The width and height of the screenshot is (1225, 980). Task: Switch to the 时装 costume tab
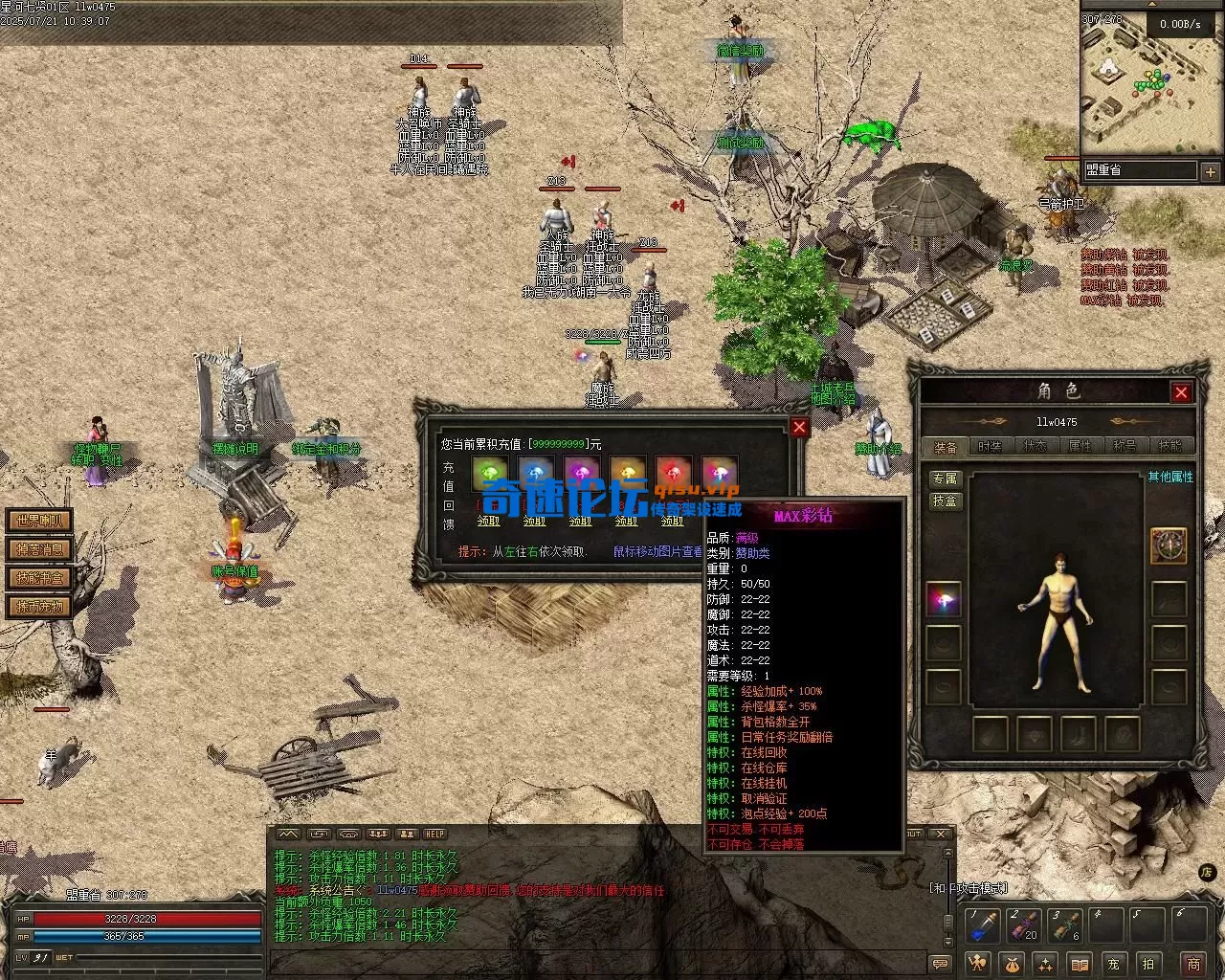click(990, 446)
